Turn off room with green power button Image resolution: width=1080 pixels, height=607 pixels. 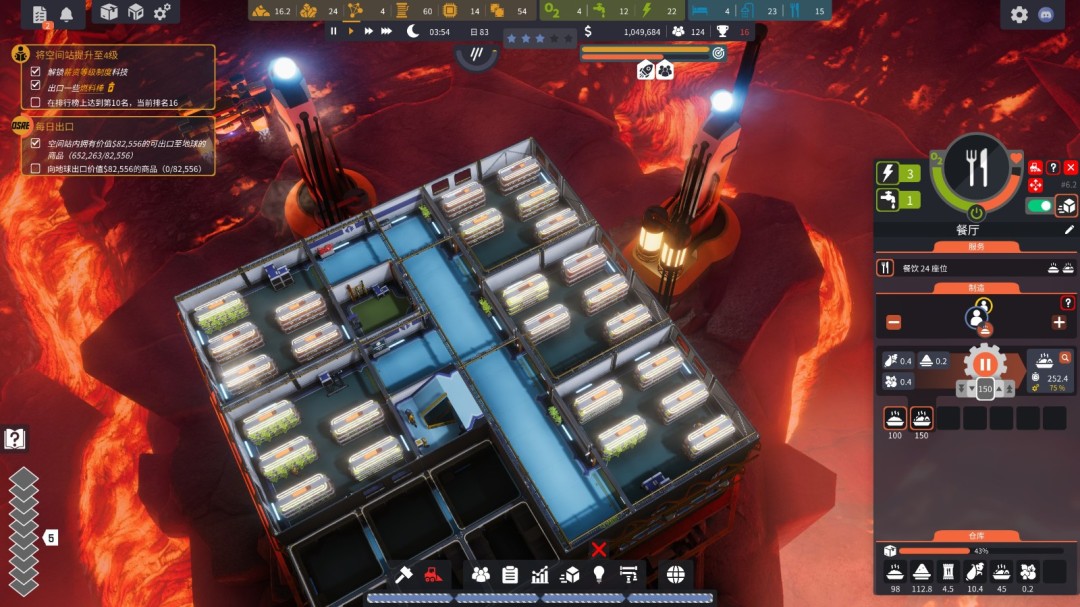click(976, 213)
